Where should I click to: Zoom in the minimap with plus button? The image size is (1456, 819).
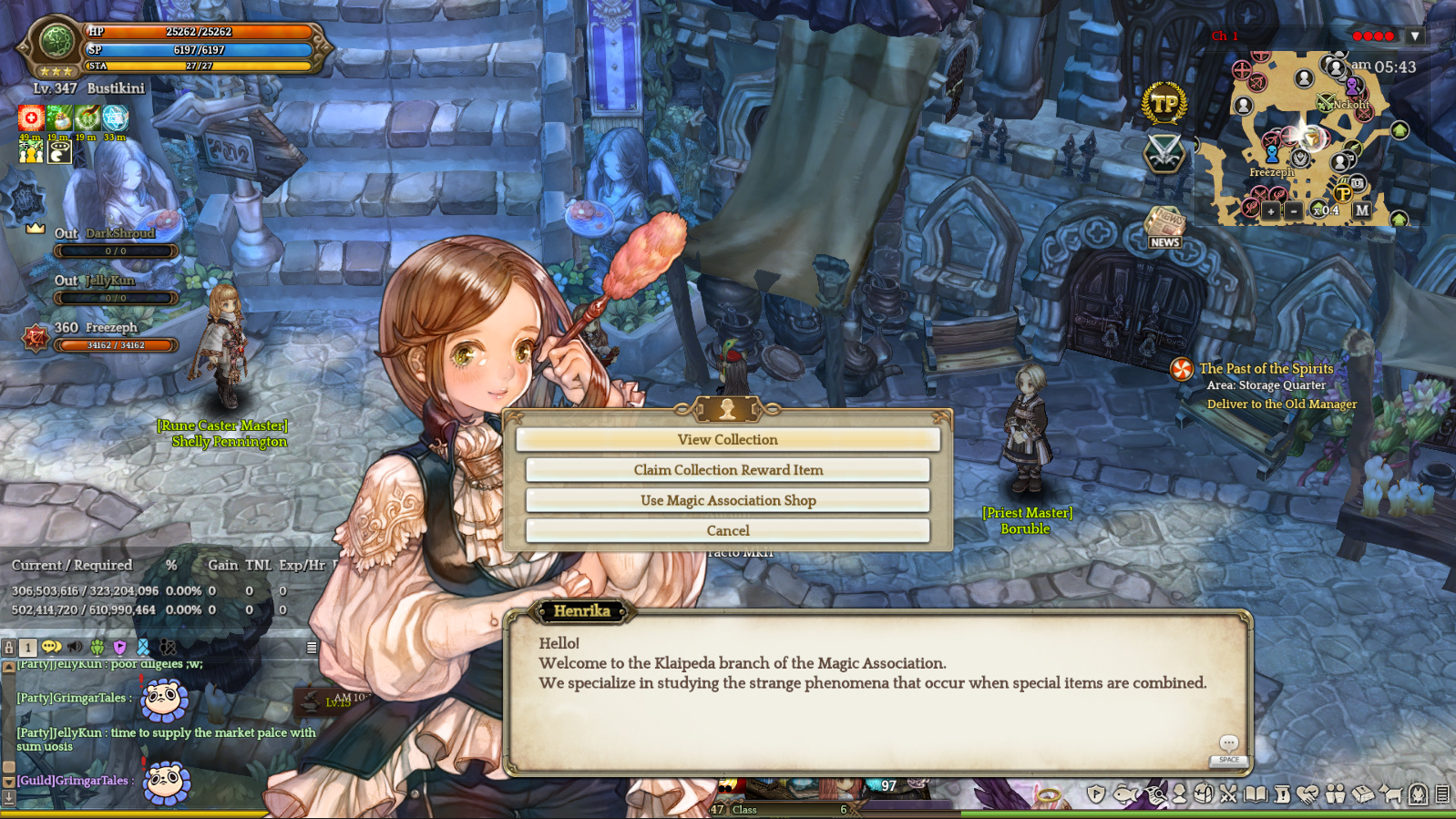pos(1270,210)
